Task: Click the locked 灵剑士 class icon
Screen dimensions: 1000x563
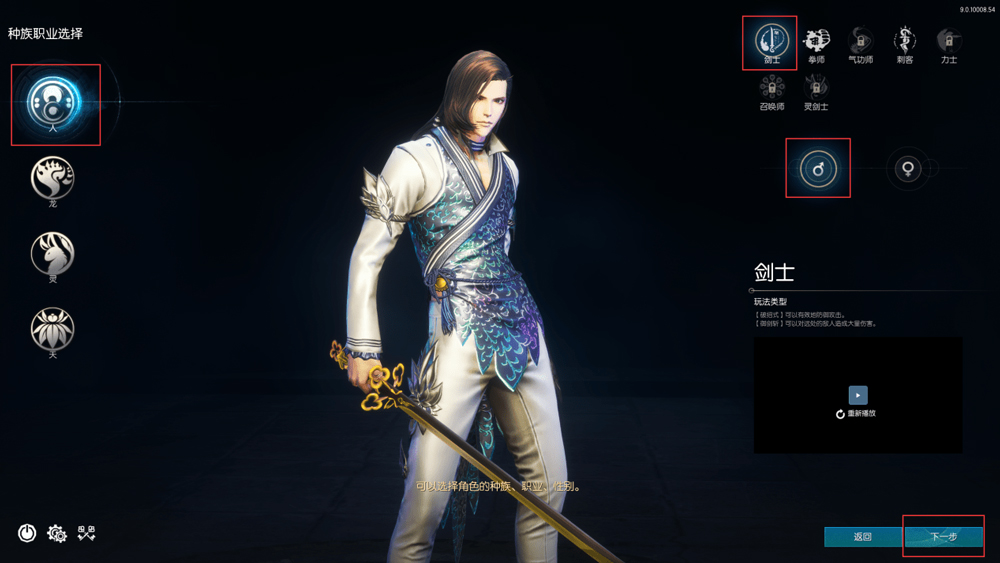Action: 816,88
